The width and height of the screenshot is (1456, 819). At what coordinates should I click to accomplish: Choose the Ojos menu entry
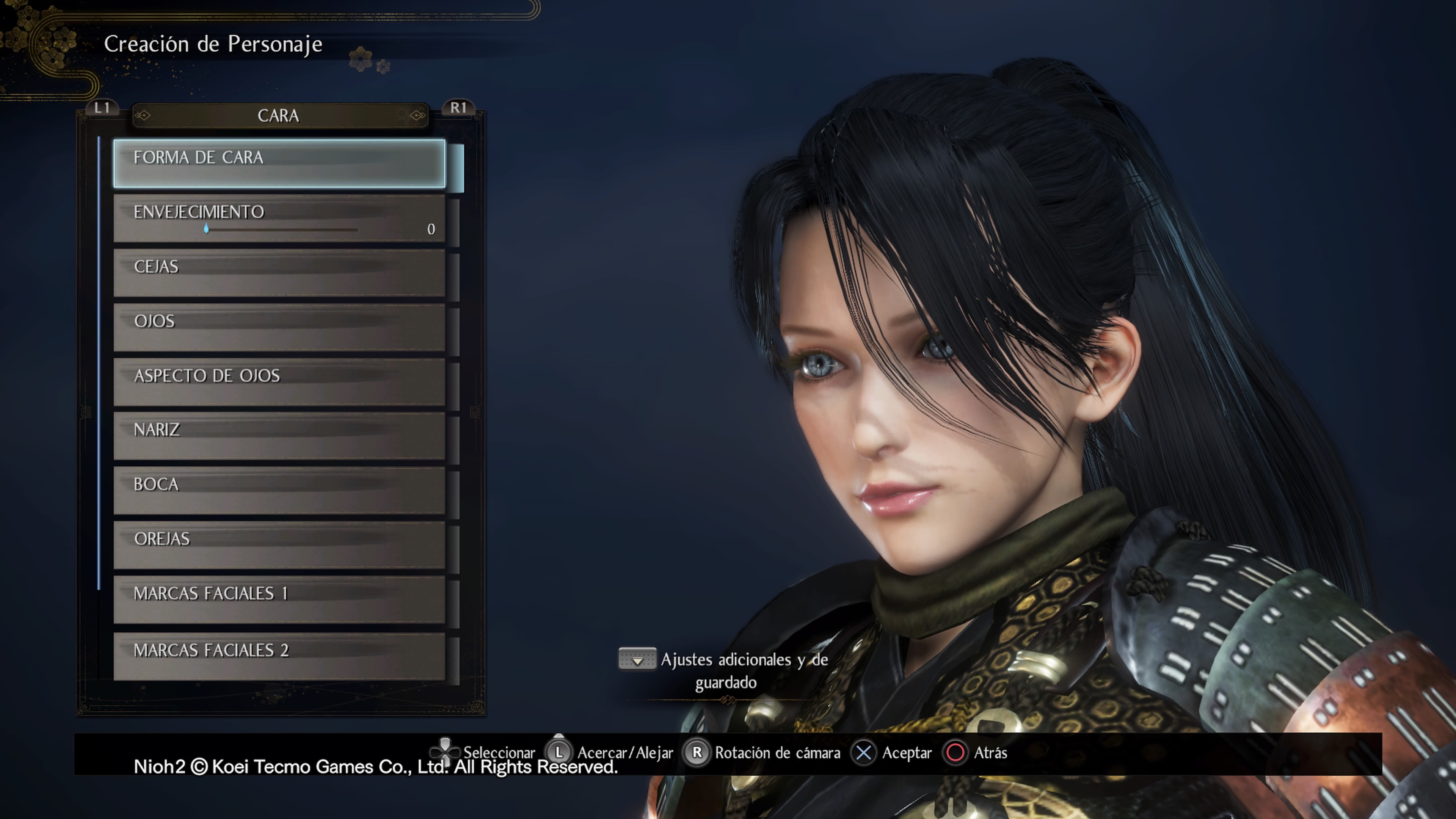[279, 327]
